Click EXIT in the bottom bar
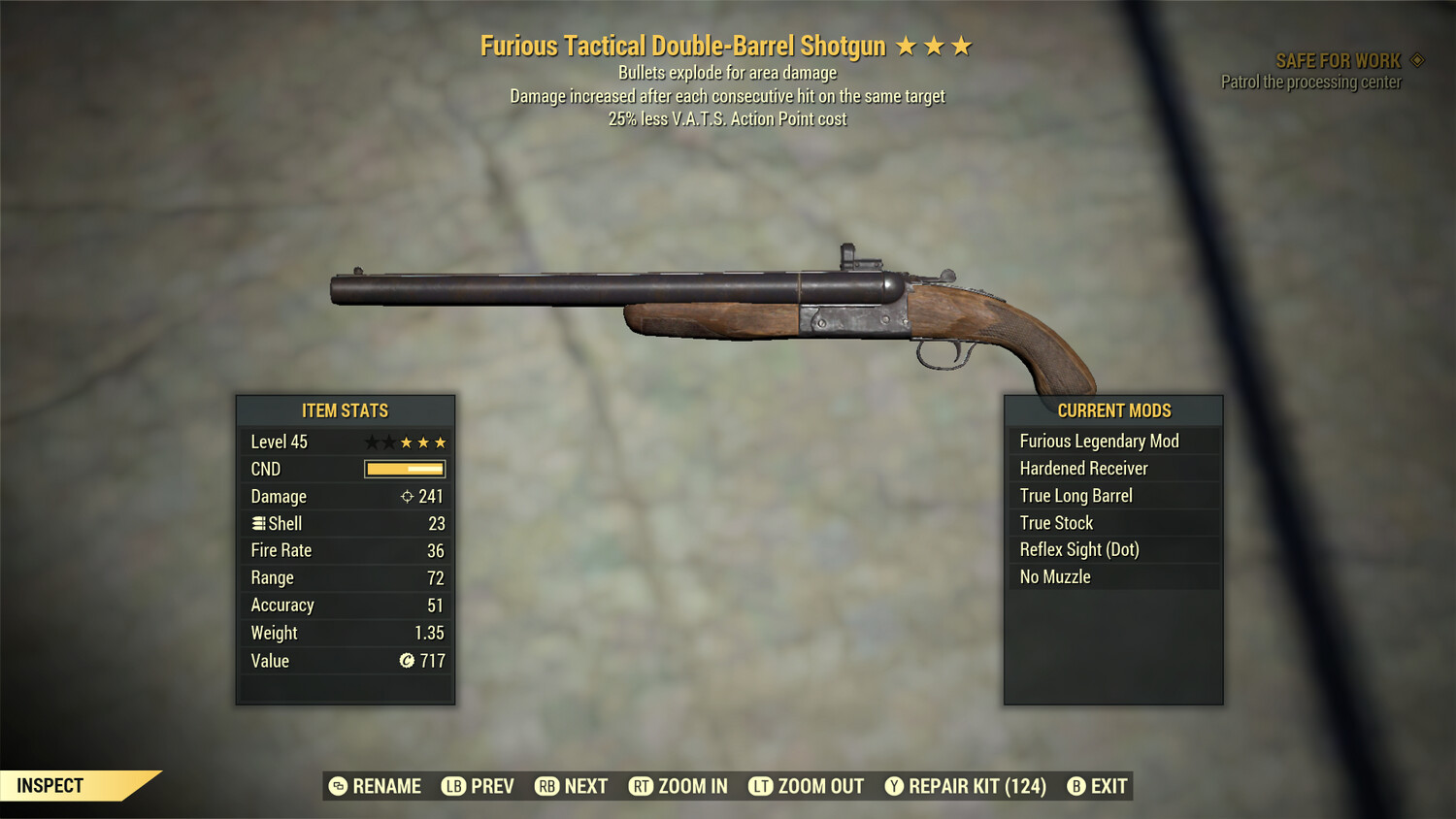Viewport: 1456px width, 819px height. pos(1107,786)
